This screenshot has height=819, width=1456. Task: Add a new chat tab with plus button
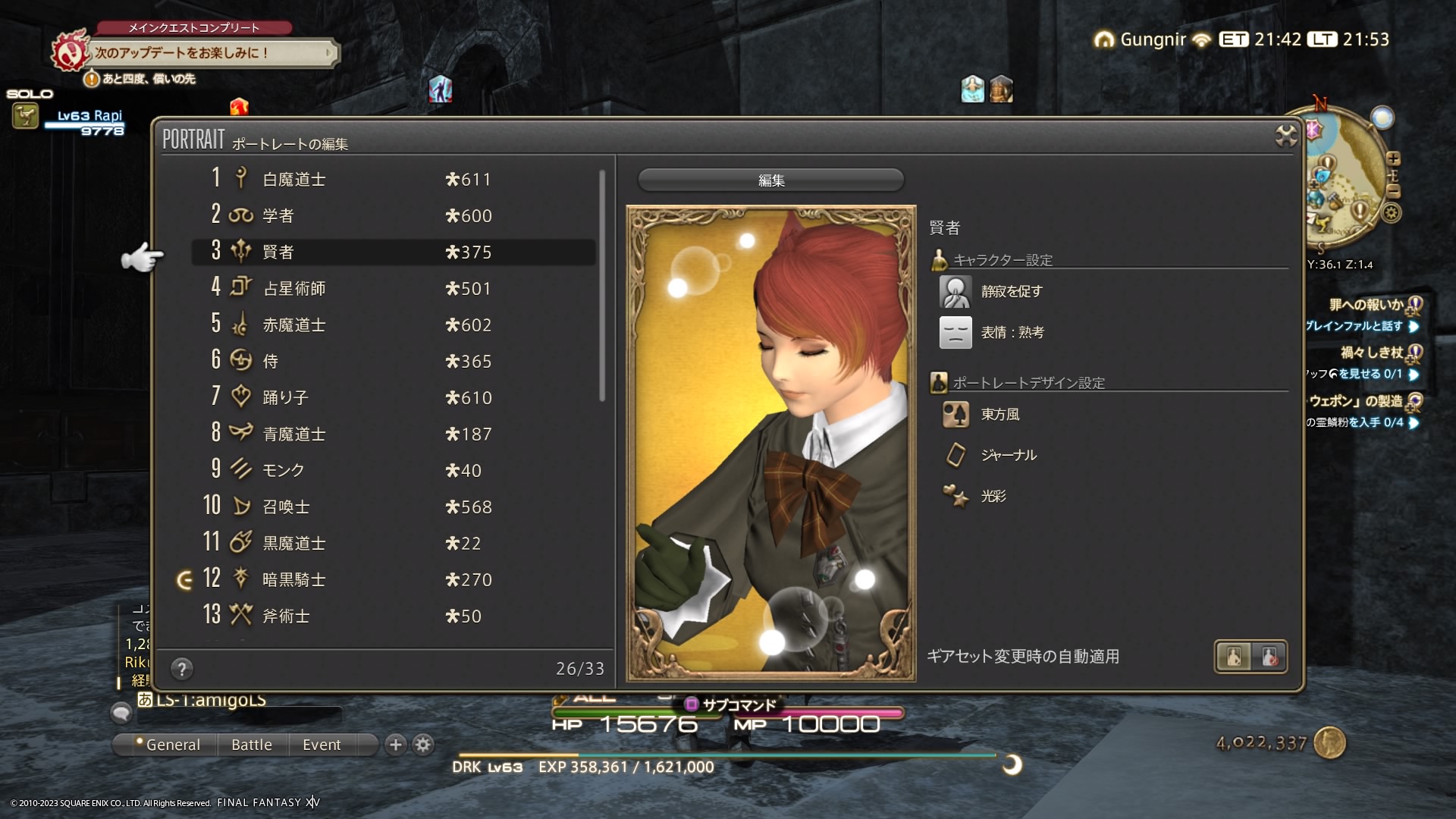point(395,745)
